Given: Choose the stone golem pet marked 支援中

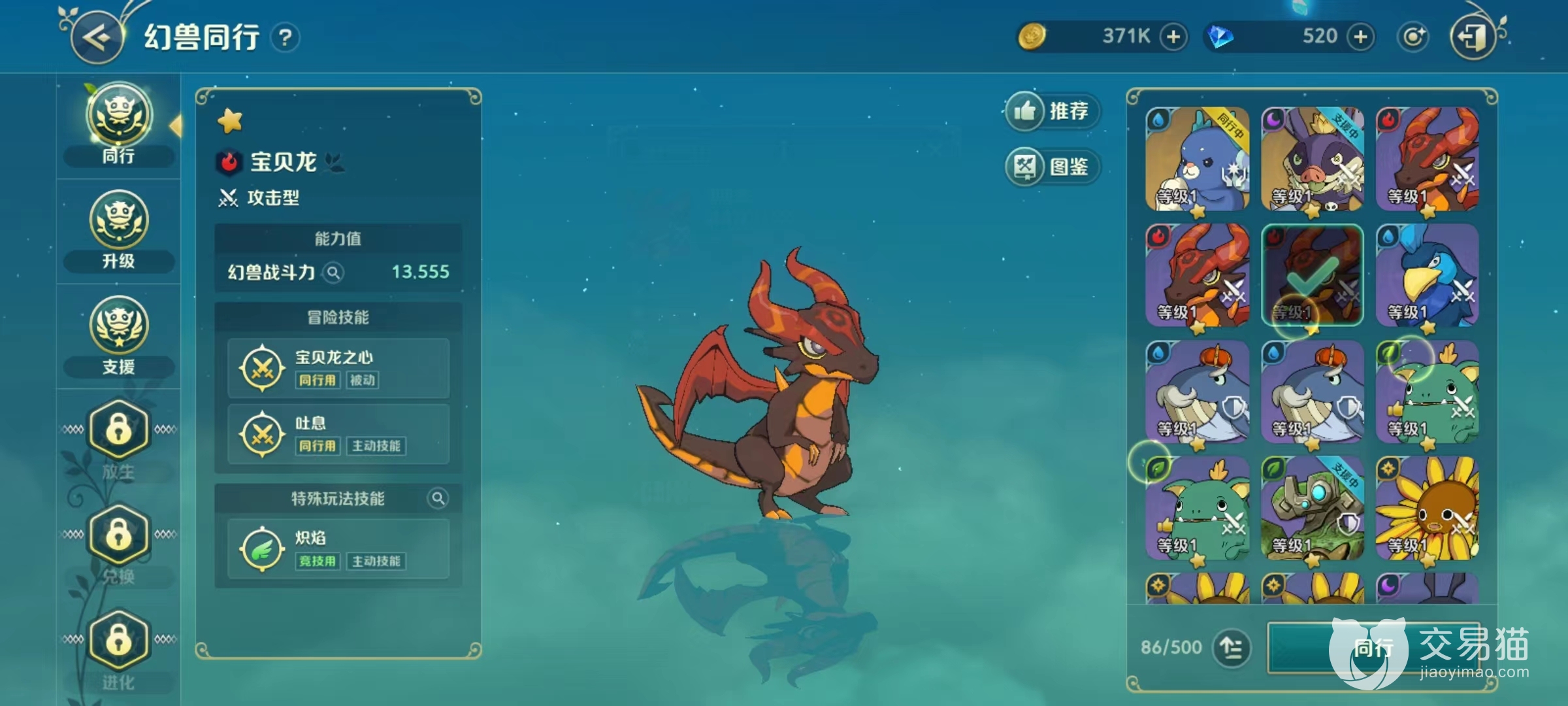Looking at the screenshot, I should point(1312,508).
